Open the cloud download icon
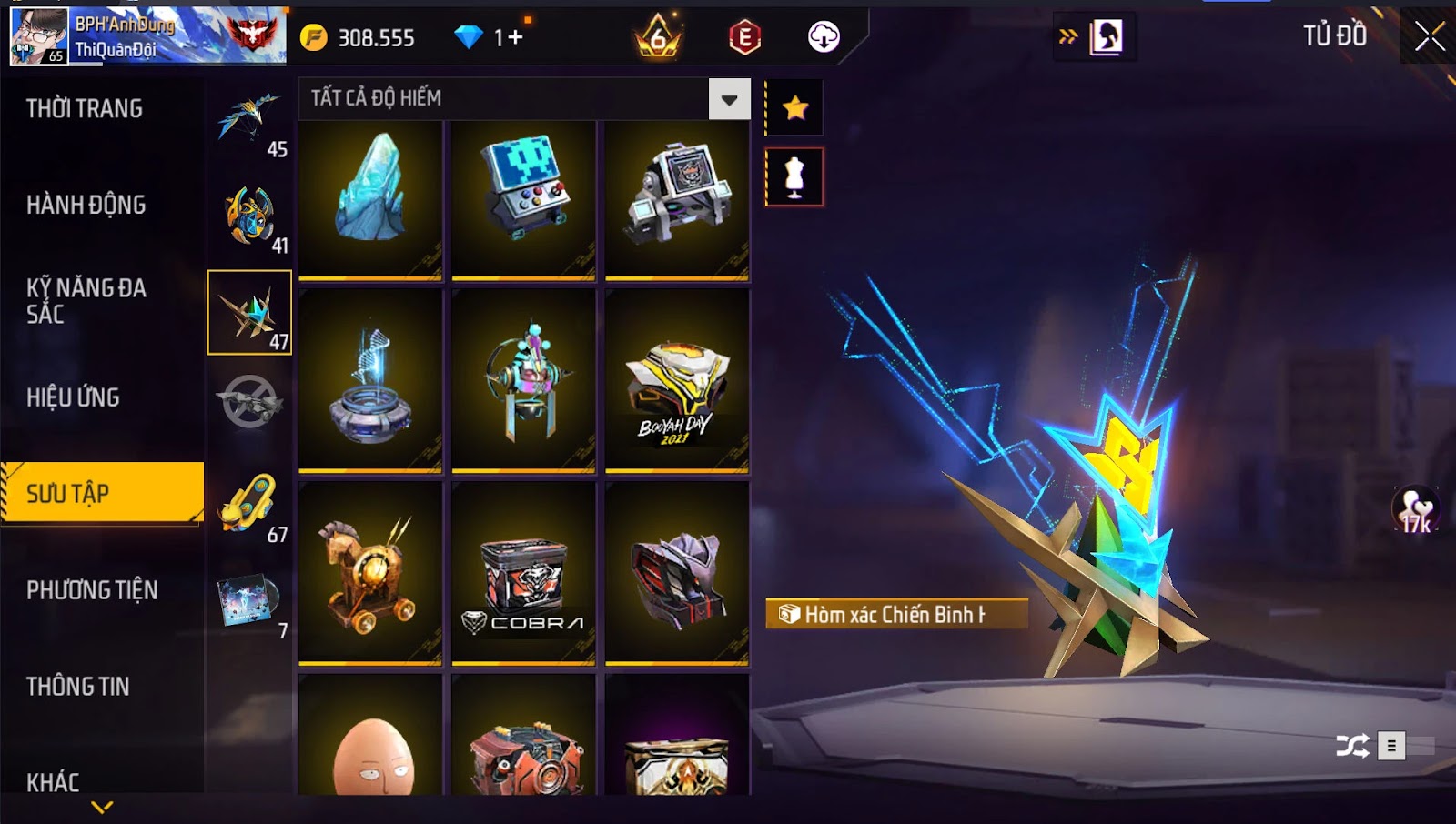Image resolution: width=1456 pixels, height=824 pixels. coord(824,37)
